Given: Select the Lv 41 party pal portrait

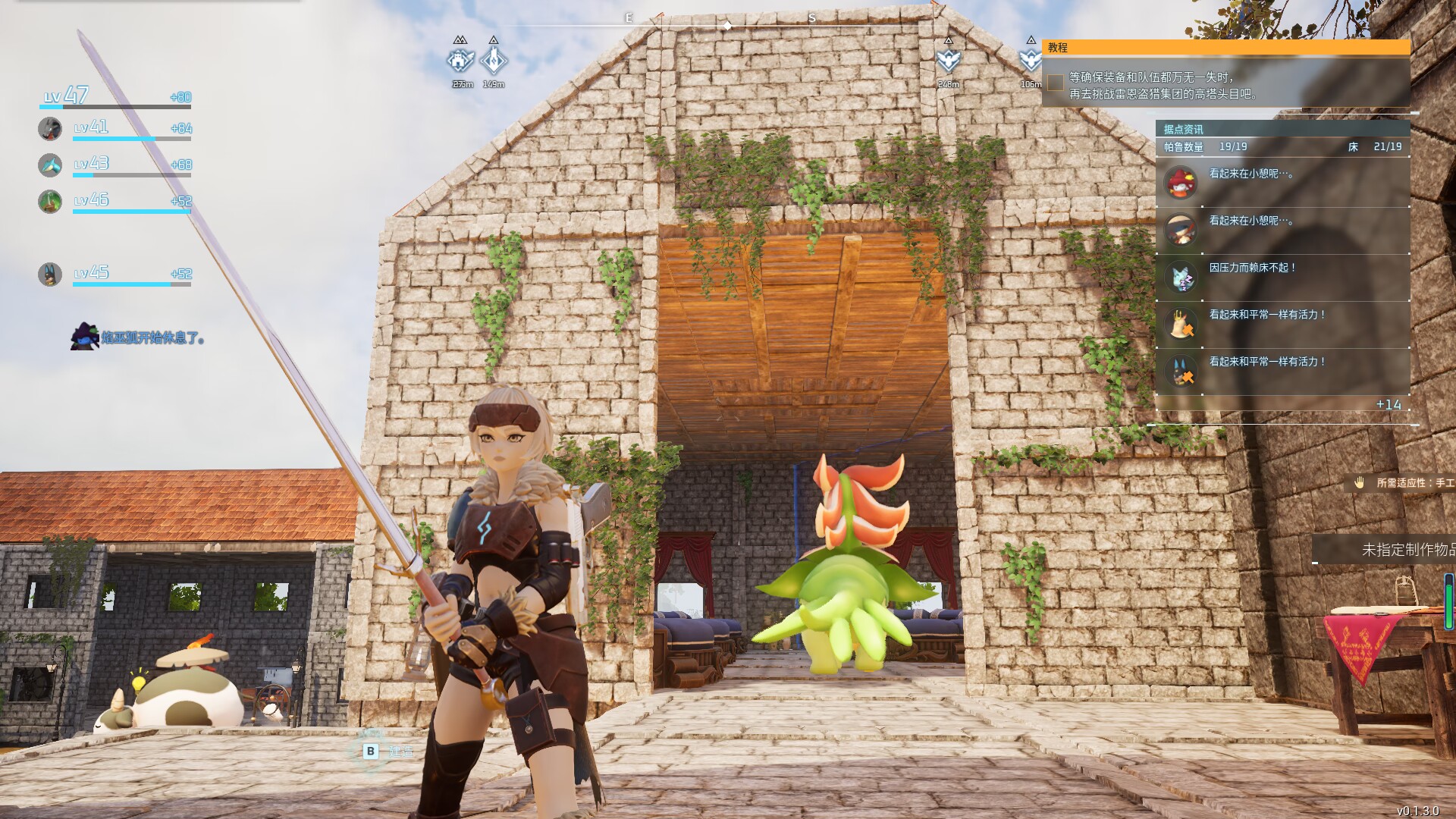Looking at the screenshot, I should point(50,128).
